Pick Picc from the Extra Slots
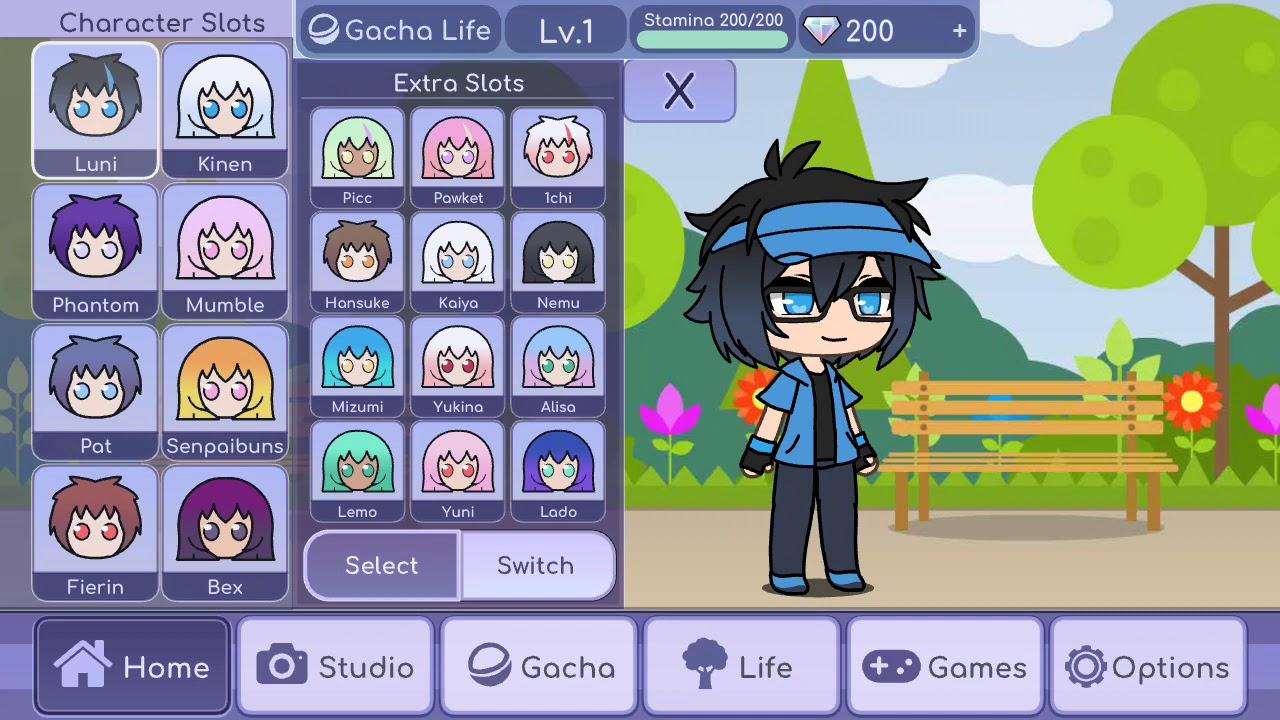 (x=357, y=155)
